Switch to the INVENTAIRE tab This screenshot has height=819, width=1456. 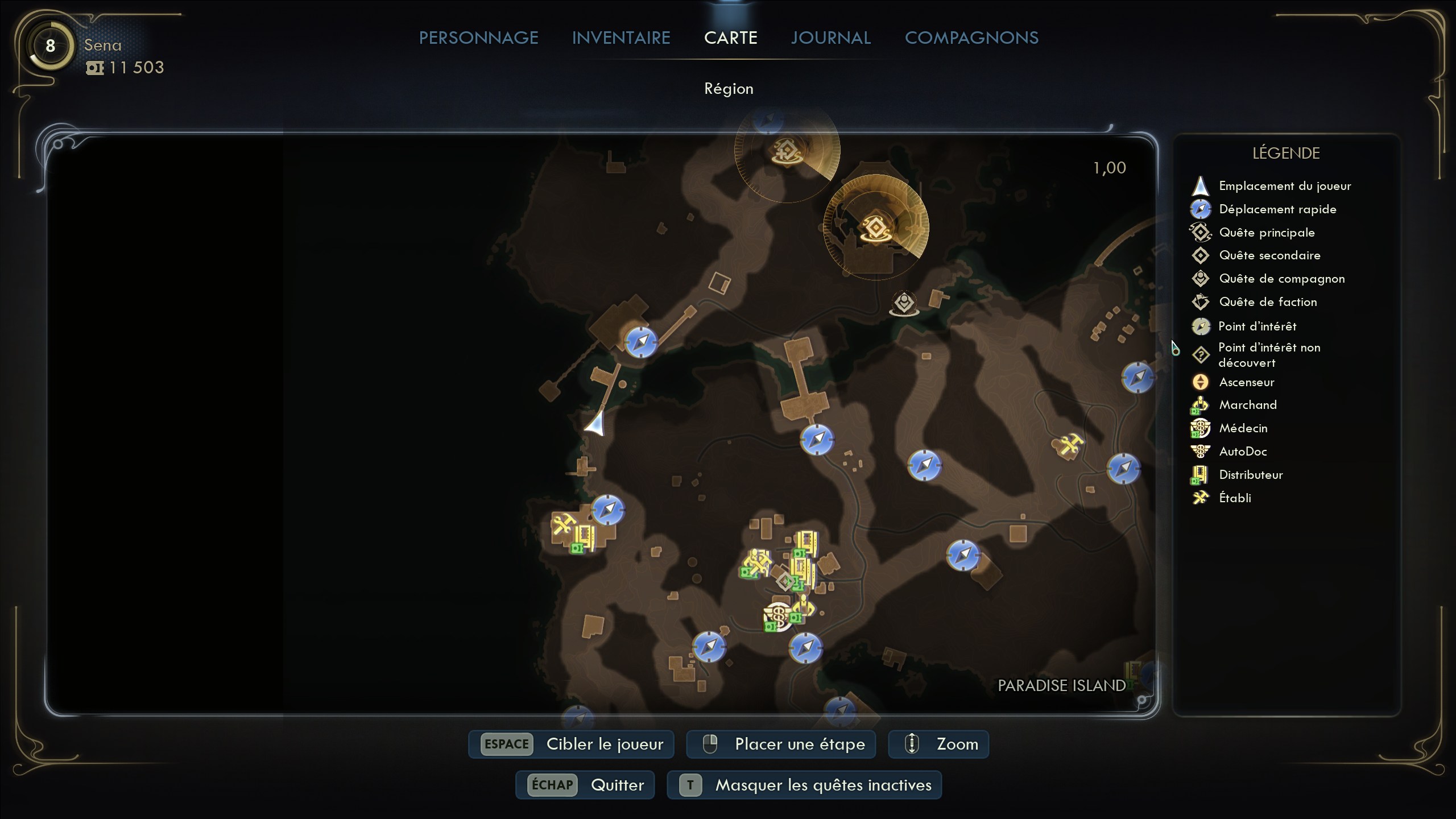[x=621, y=38]
